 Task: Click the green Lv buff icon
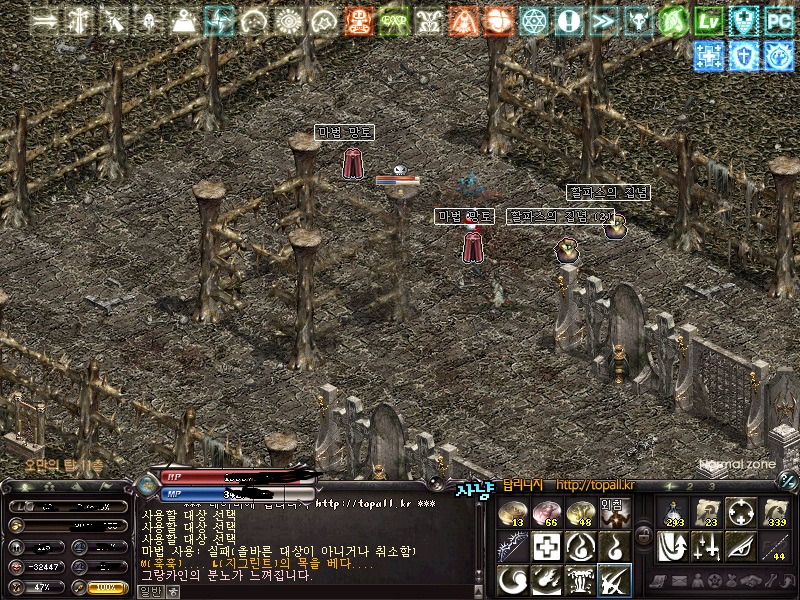coord(710,20)
